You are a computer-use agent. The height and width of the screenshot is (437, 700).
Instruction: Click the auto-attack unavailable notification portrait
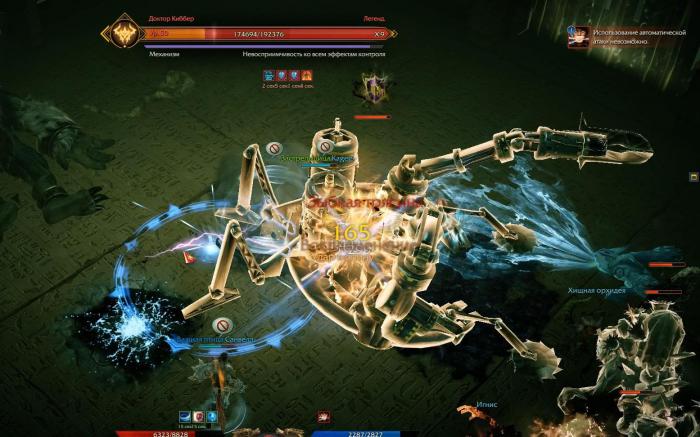pos(579,36)
